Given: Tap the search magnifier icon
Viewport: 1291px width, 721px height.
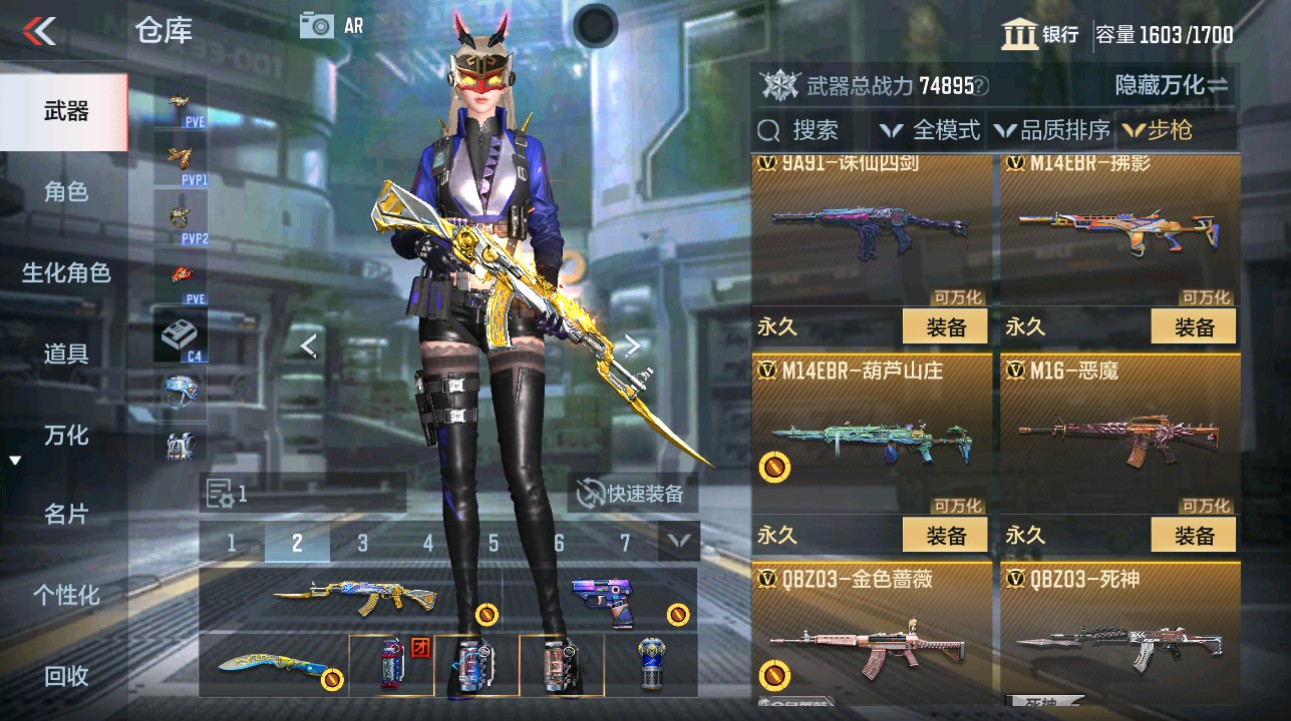Looking at the screenshot, I should [768, 128].
